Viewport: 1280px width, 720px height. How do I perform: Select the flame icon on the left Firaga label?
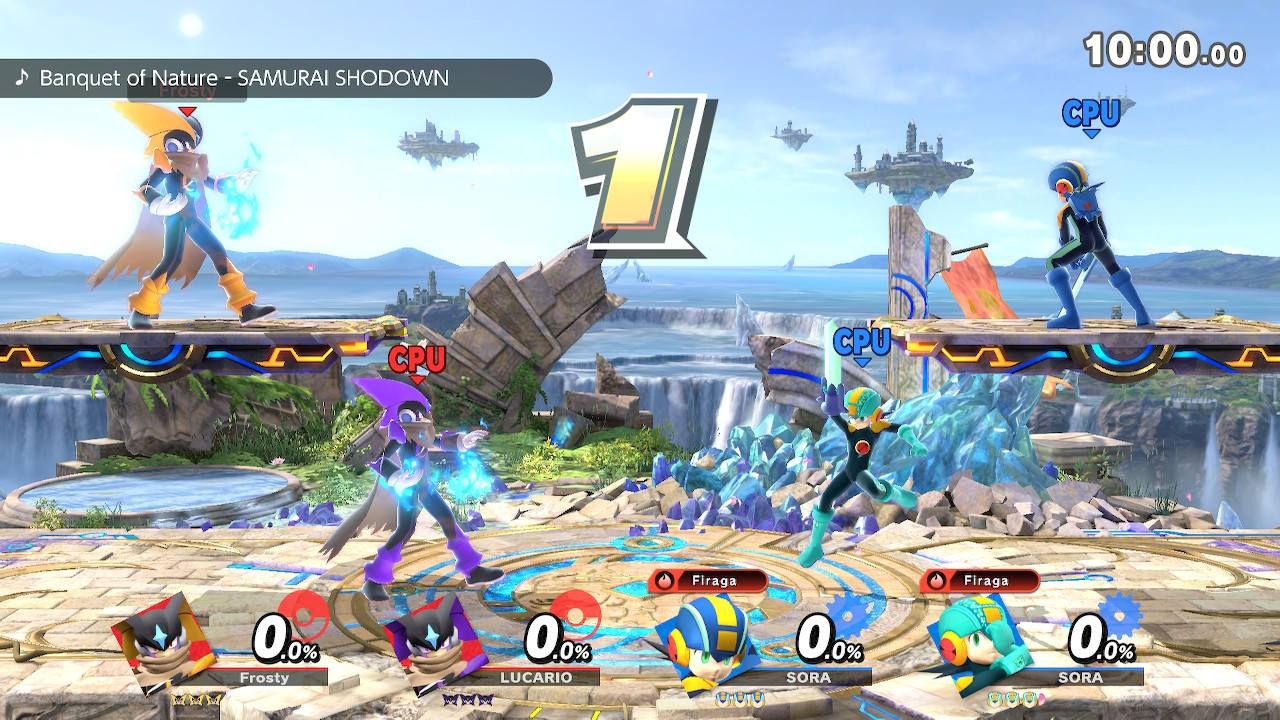(x=663, y=580)
